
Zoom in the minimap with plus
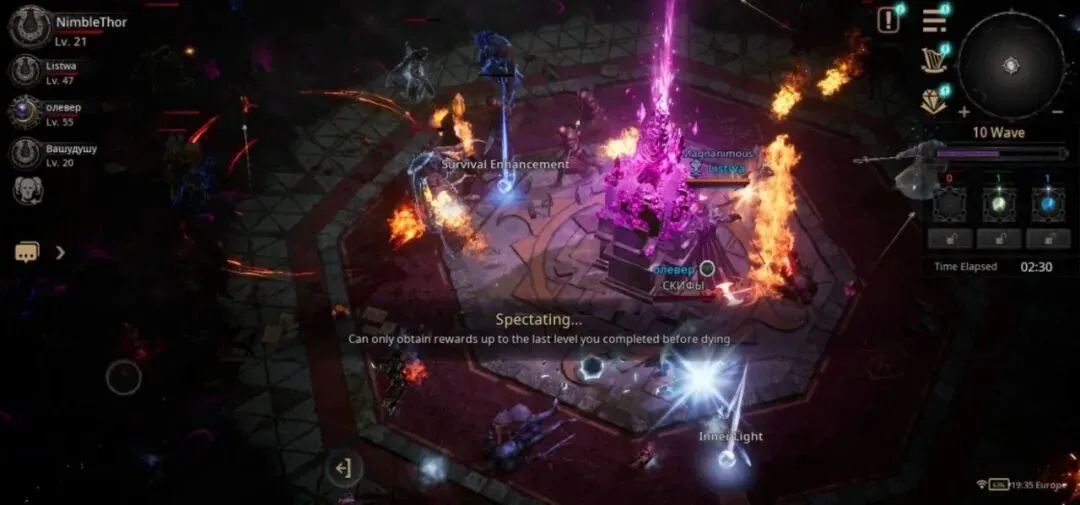(x=964, y=112)
